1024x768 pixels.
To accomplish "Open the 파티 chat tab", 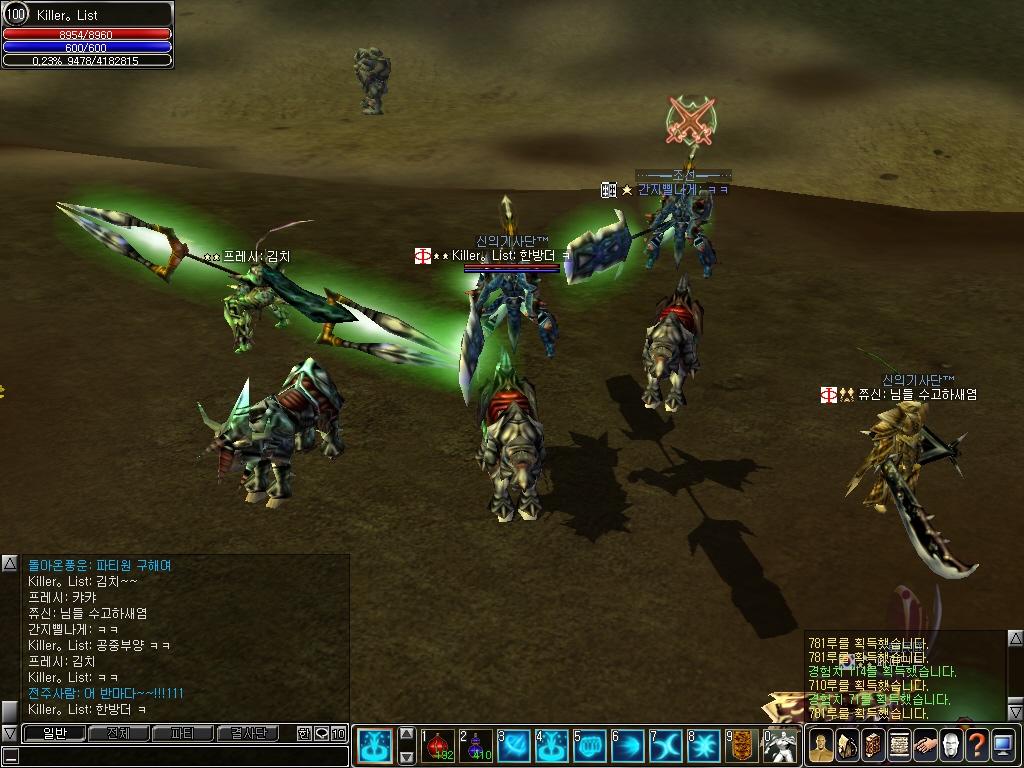I will point(183,733).
